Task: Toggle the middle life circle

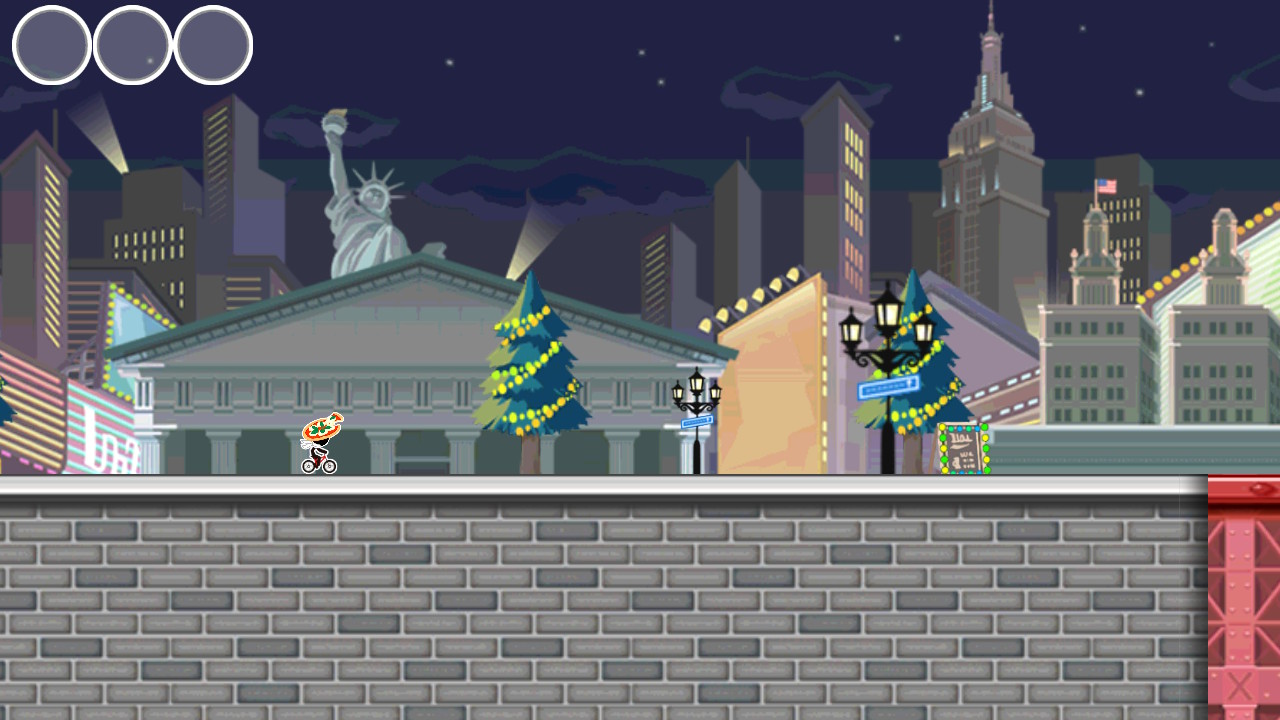Action: (131, 44)
